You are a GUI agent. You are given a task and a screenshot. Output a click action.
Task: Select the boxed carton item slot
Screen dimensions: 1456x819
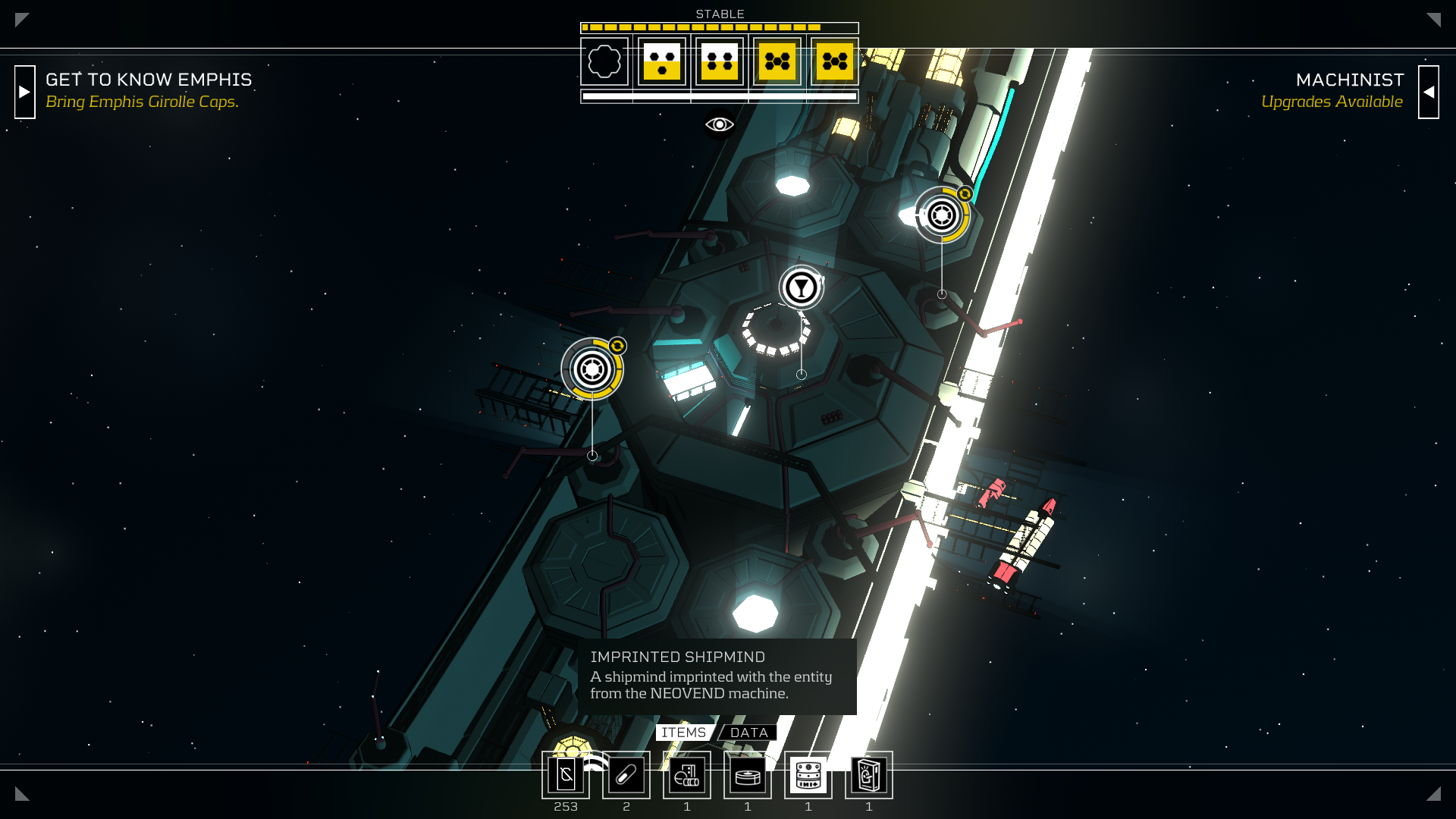tap(869, 775)
